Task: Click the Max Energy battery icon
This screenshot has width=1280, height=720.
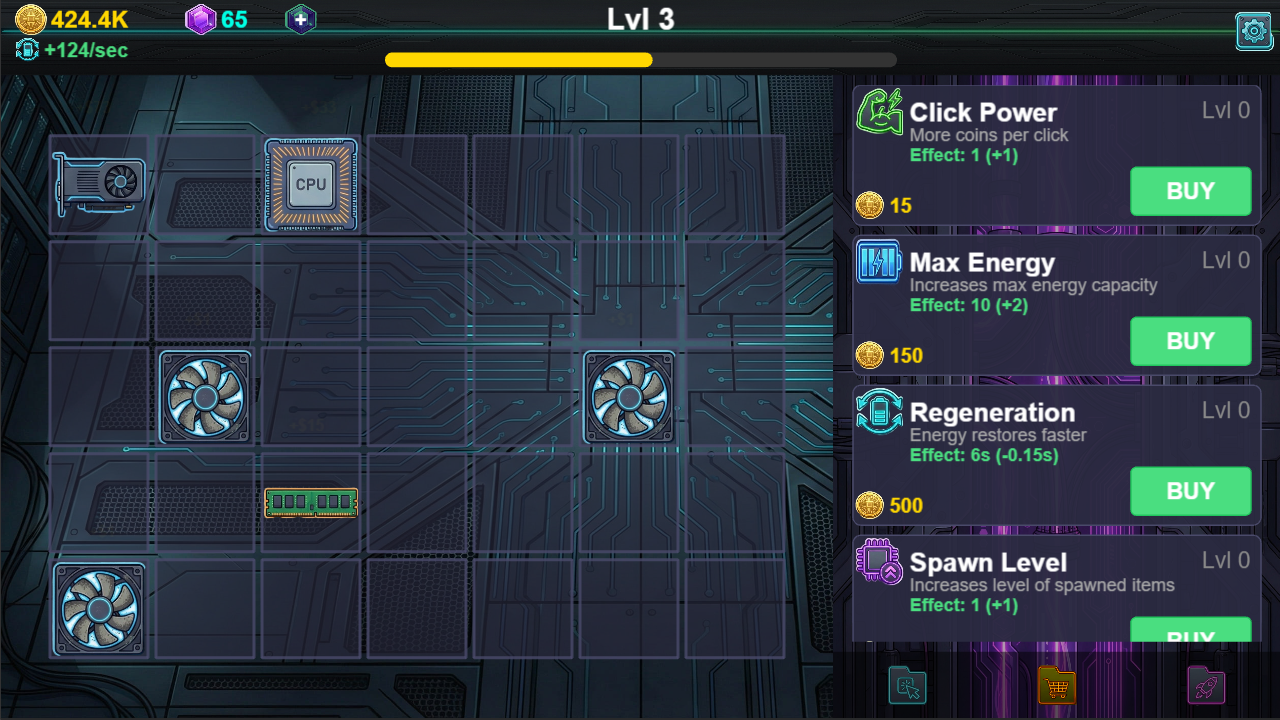Action: [878, 262]
